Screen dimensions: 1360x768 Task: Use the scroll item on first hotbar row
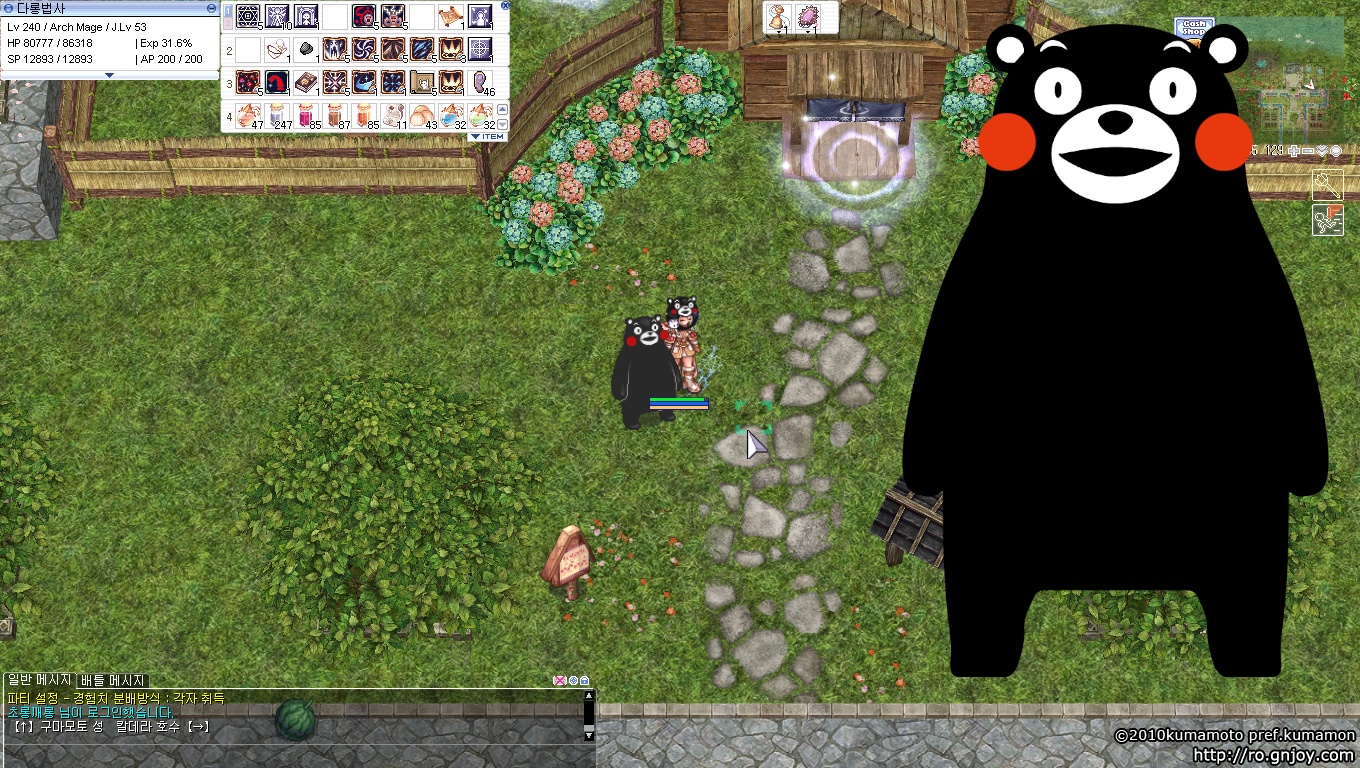pyautogui.click(x=450, y=17)
